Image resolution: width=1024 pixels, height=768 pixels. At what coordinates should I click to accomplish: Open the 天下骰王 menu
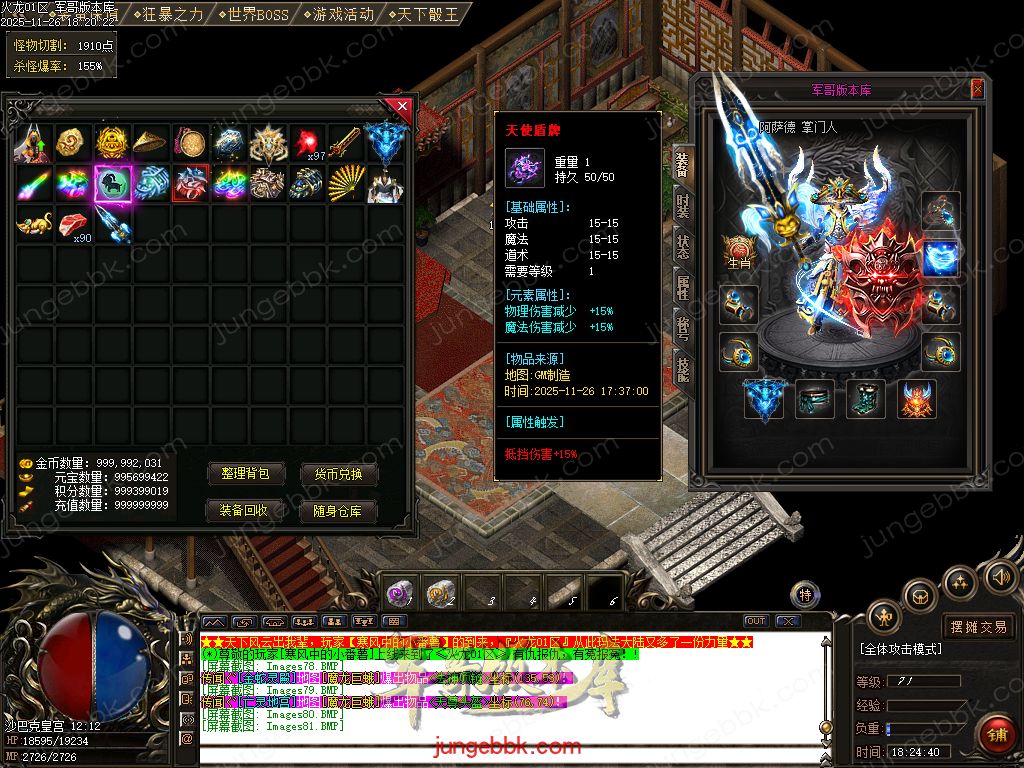click(x=424, y=14)
